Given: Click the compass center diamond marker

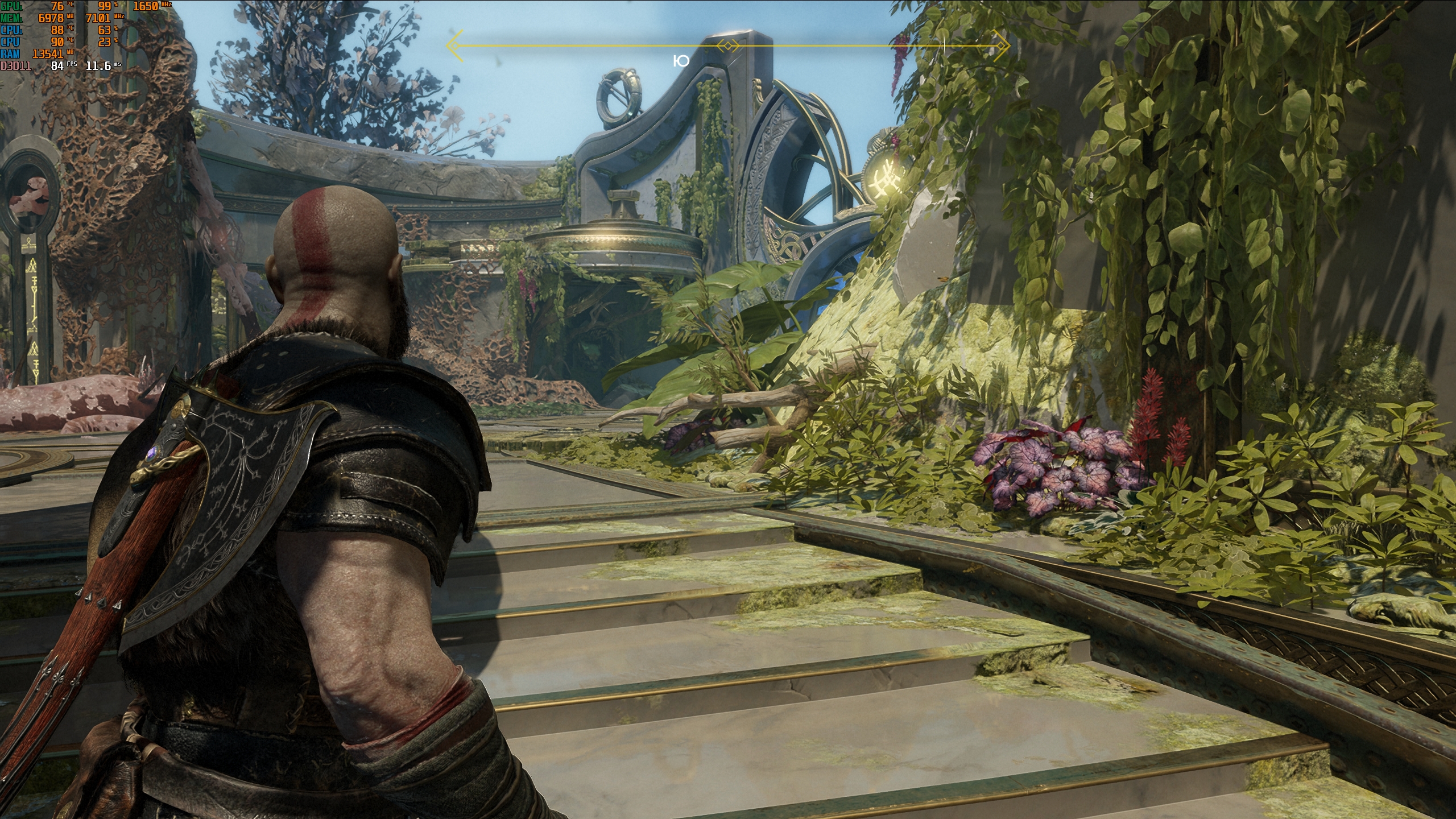Looking at the screenshot, I should point(728,45).
